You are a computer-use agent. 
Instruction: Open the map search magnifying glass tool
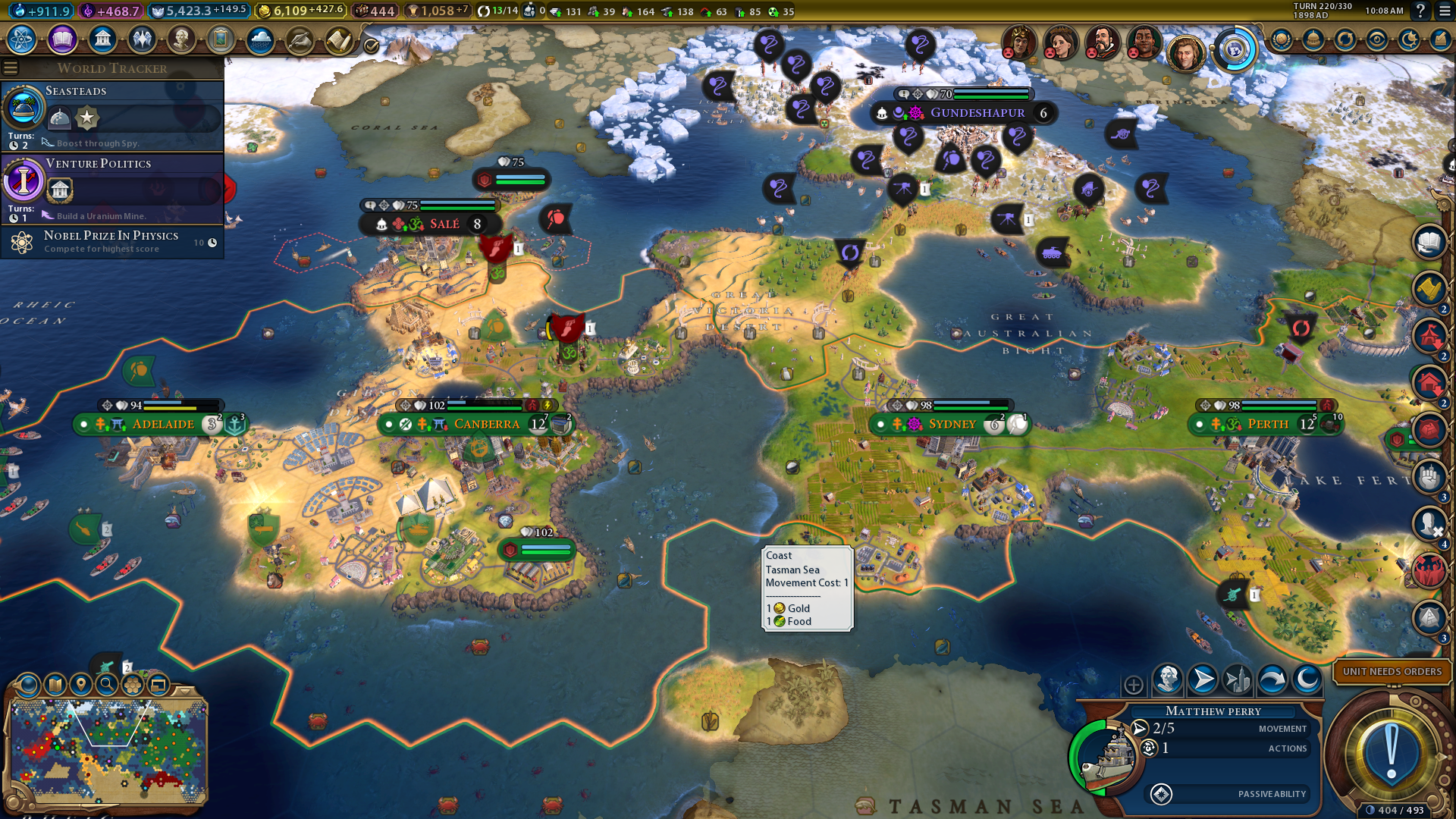(107, 685)
